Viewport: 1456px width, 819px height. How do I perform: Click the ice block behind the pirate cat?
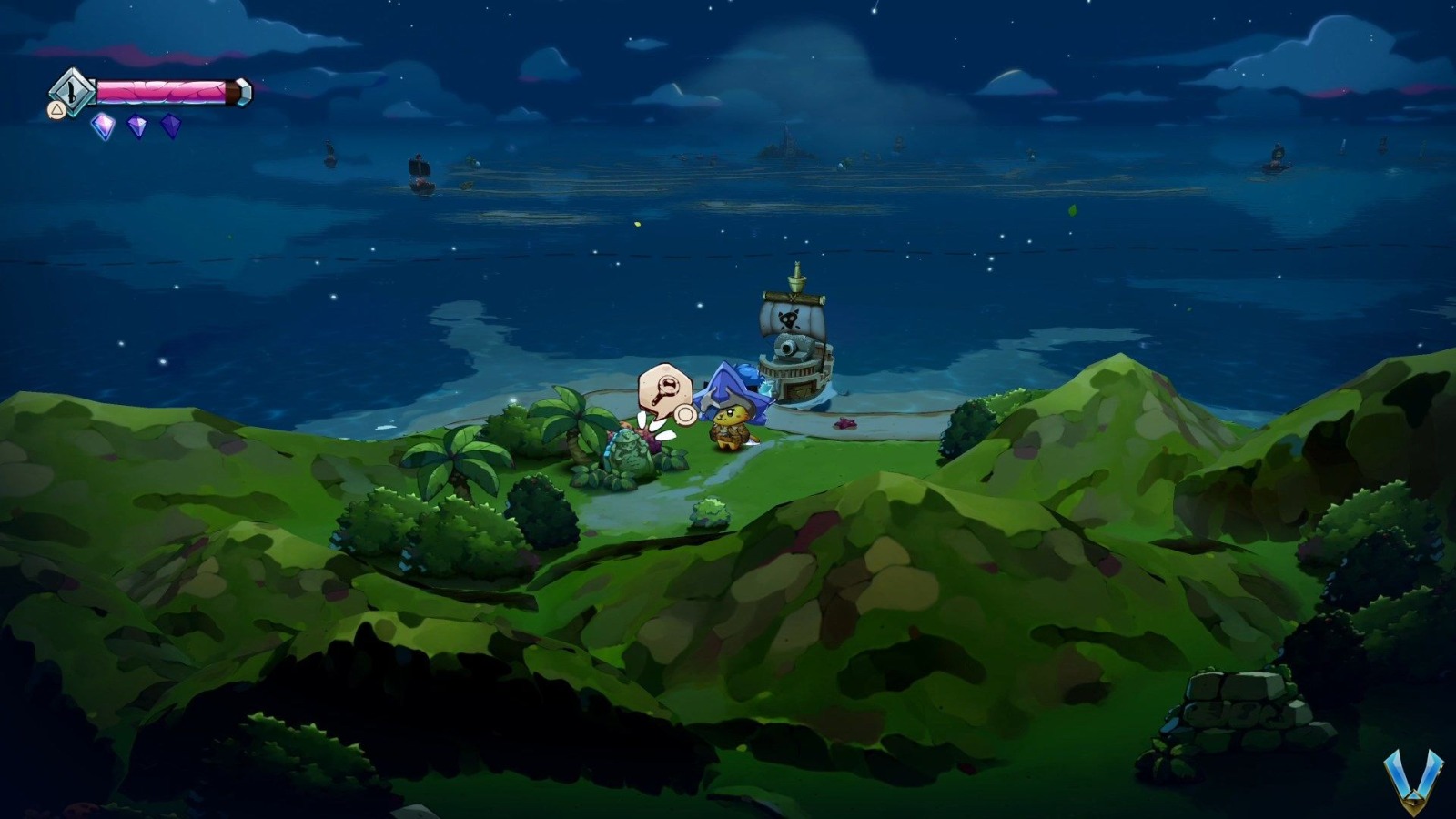coord(767,389)
